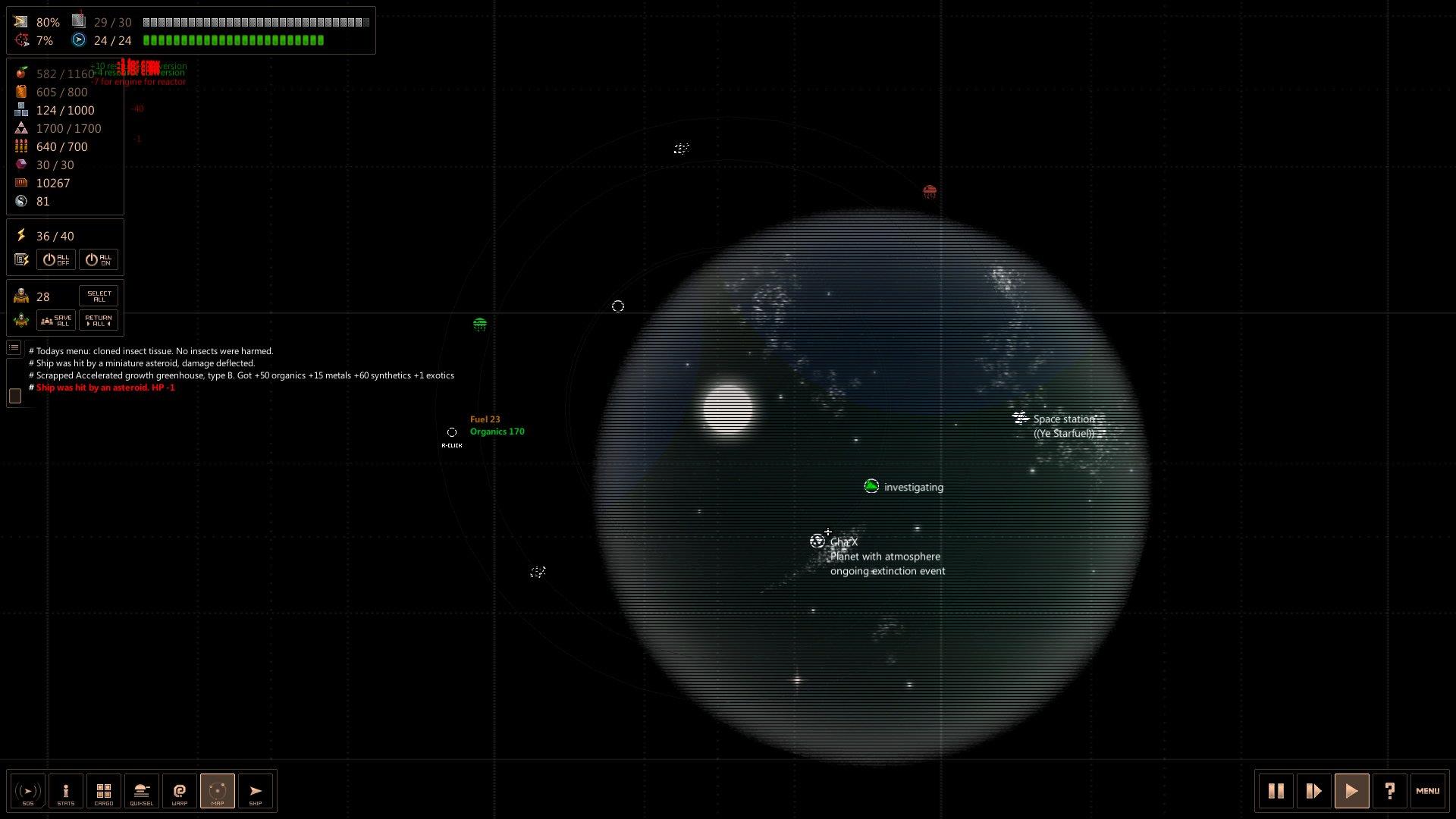Screen dimensions: 1456x819
Task: Expand the ship log message panel
Action: [14, 347]
